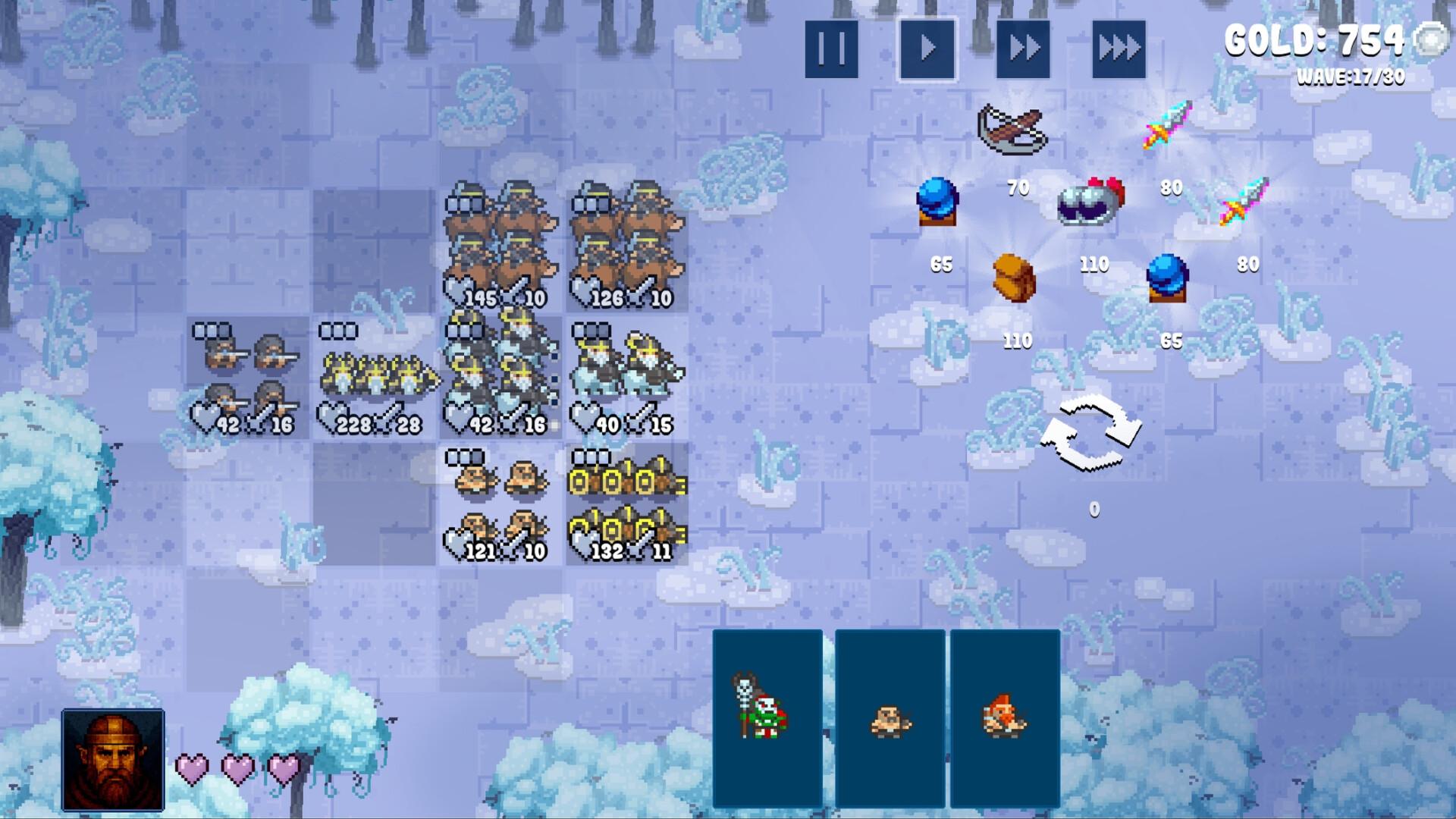Switch to double fast-forward speed
Screen dimensions: 1456x819
pos(1023,49)
